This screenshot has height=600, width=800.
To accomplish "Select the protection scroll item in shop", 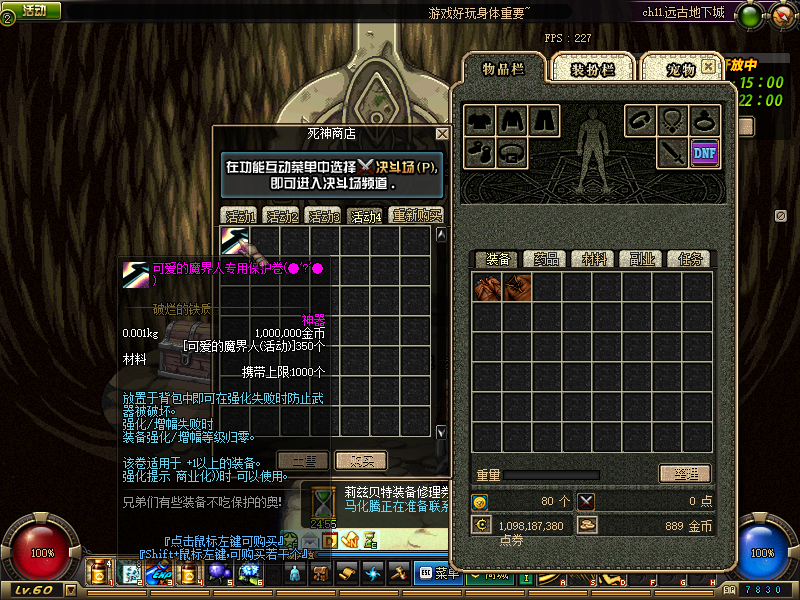I will coord(235,241).
